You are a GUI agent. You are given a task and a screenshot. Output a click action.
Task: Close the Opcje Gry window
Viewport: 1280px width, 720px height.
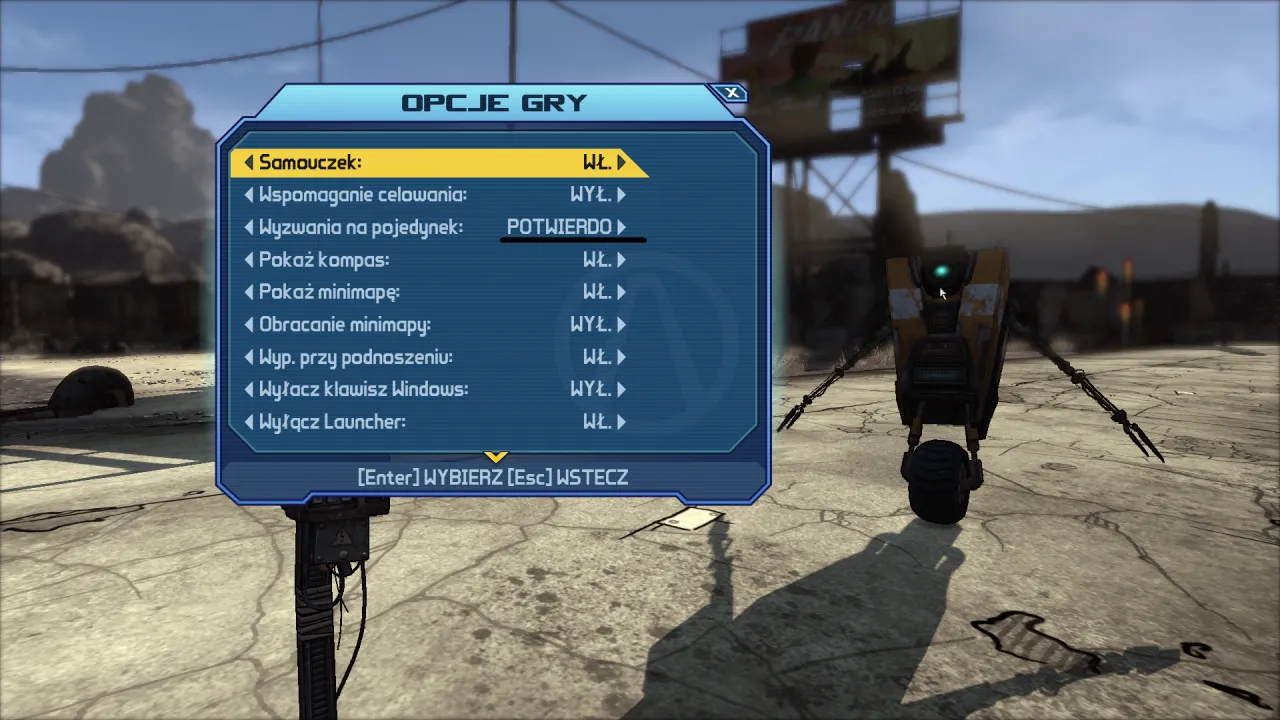pyautogui.click(x=731, y=92)
